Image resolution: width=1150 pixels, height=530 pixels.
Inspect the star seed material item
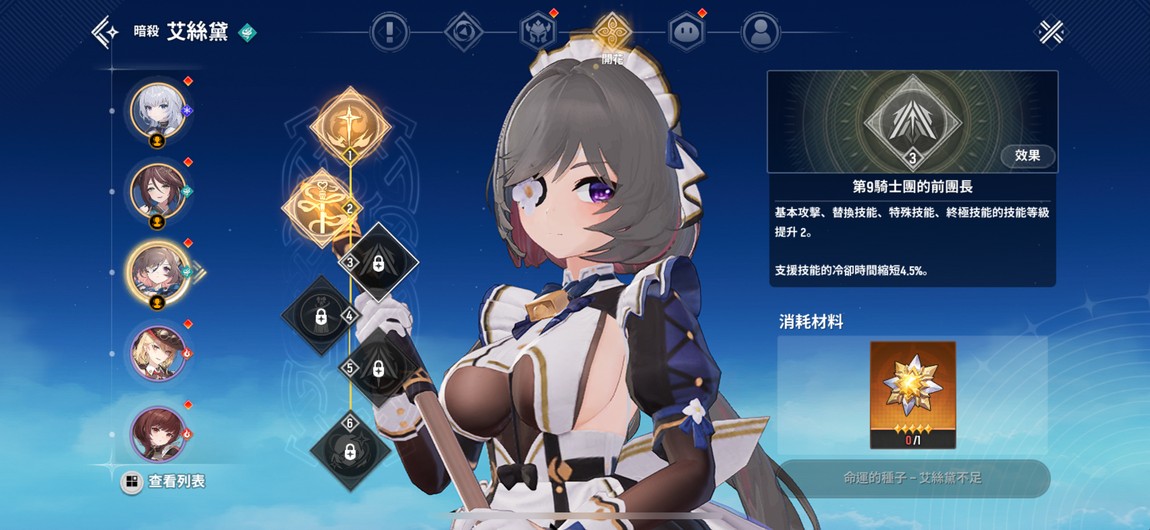912,394
